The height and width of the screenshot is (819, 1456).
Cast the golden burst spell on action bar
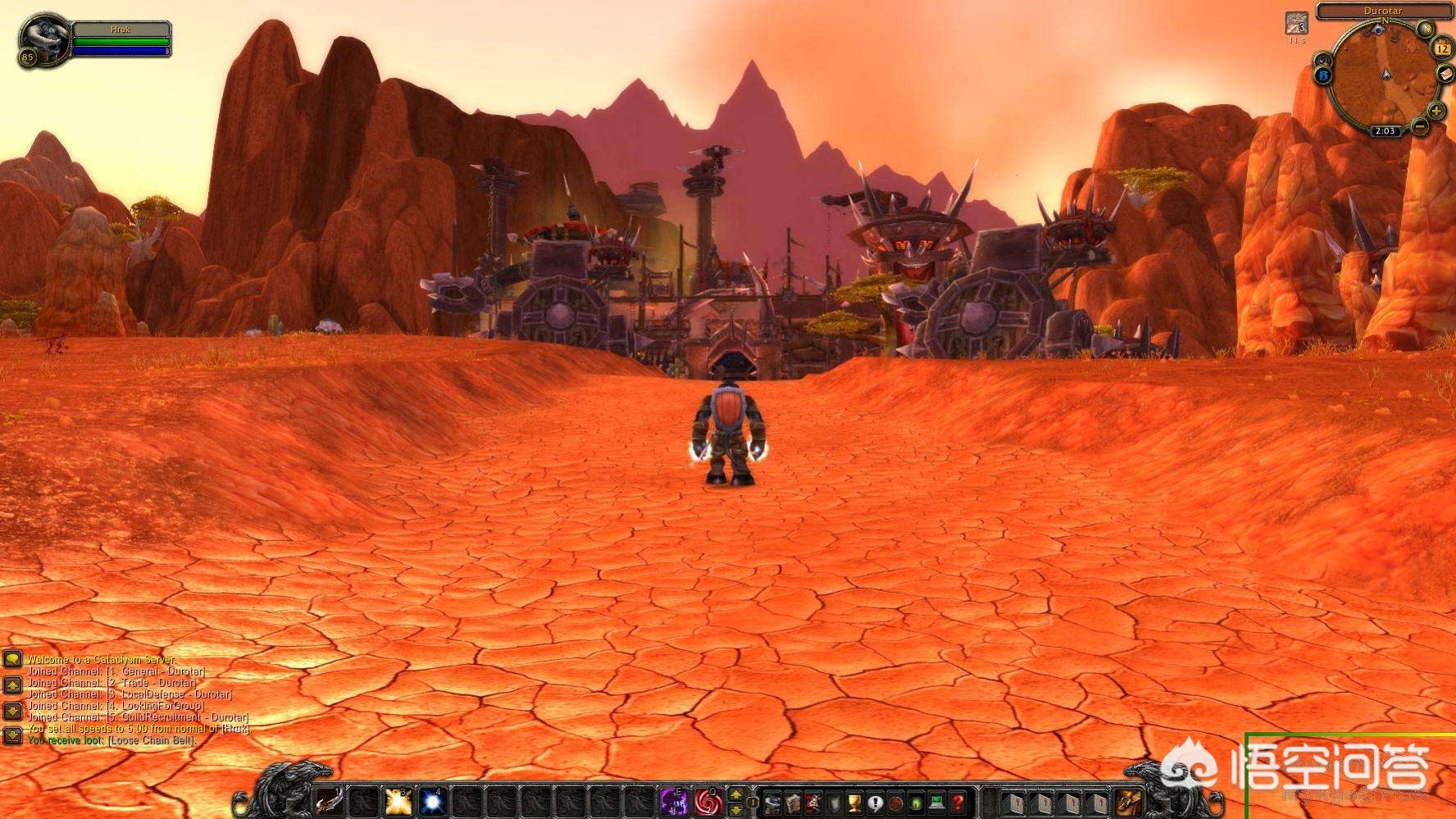pos(398,801)
